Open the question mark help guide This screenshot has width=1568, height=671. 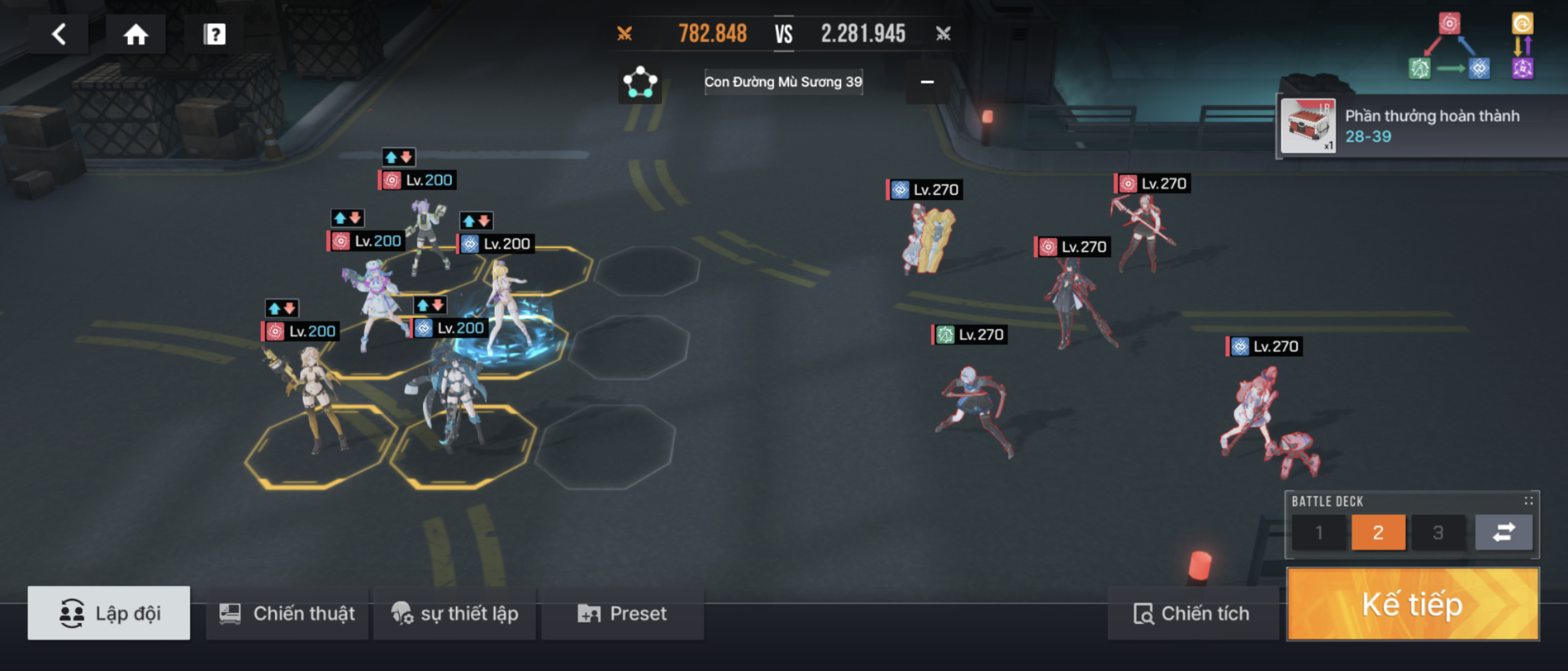pyautogui.click(x=214, y=34)
